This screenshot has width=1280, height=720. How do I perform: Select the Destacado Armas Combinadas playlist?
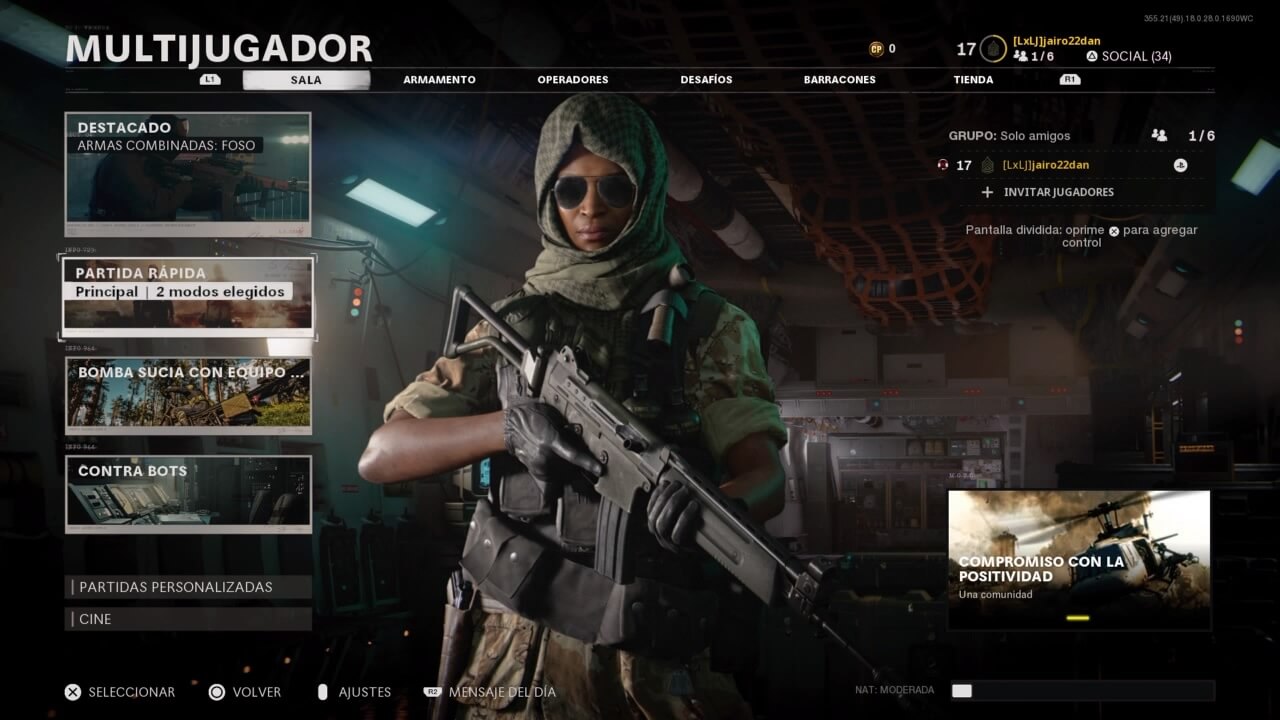(188, 174)
